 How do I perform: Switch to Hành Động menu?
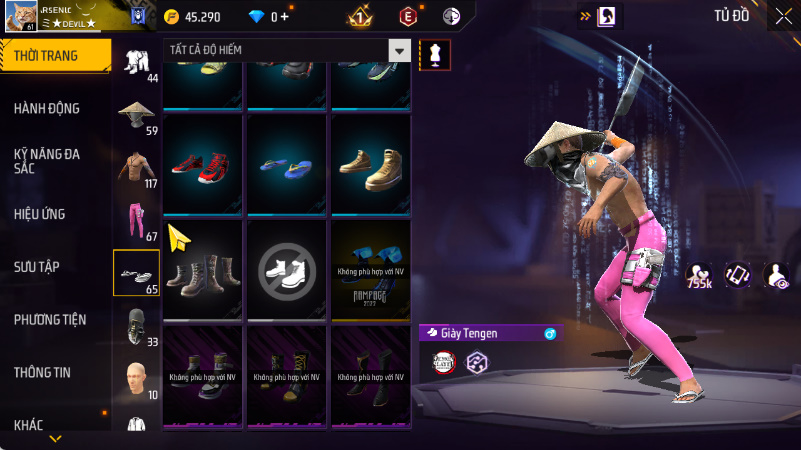tap(47, 108)
